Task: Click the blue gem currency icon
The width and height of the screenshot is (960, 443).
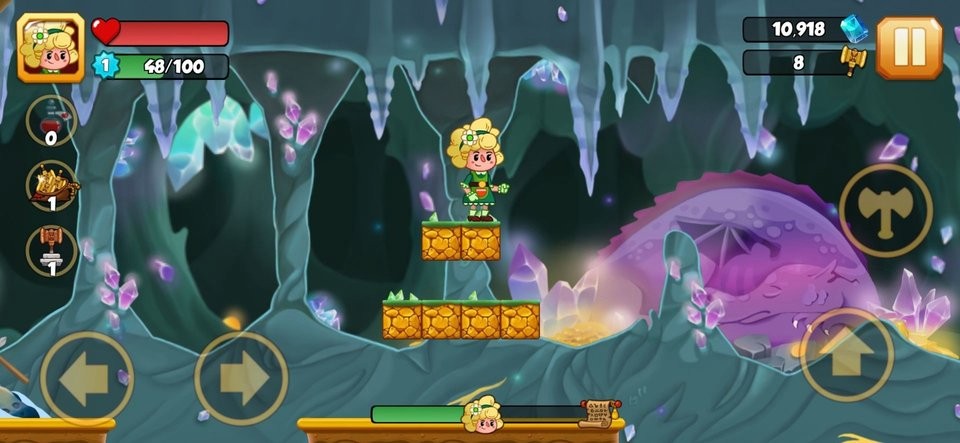Action: coord(853,29)
